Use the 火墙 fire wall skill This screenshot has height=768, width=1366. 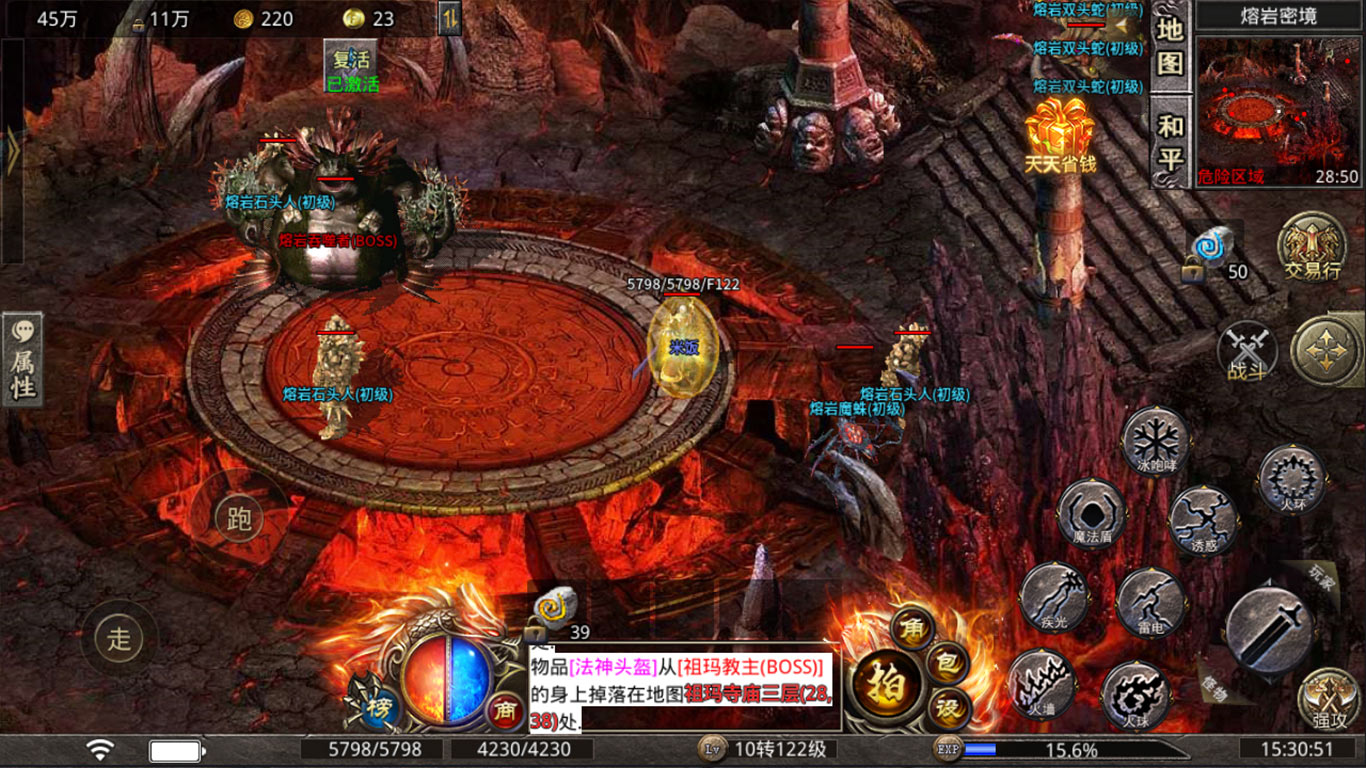(1041, 684)
